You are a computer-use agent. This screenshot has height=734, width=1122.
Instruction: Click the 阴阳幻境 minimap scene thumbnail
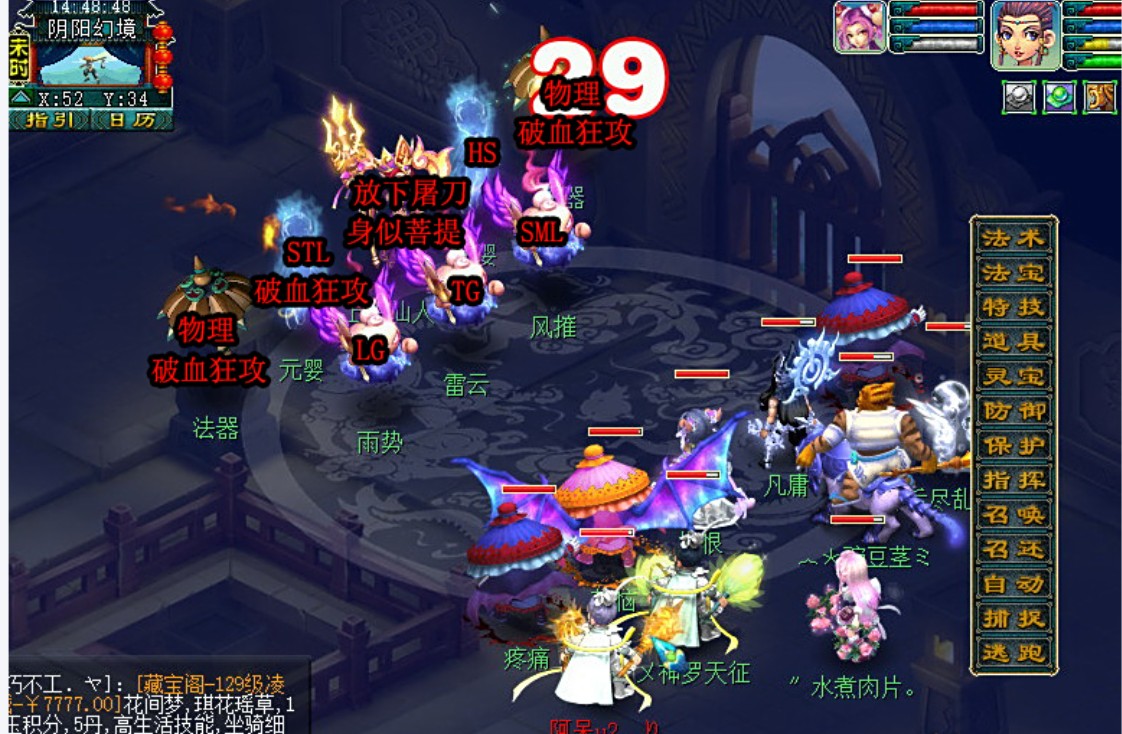pos(91,63)
